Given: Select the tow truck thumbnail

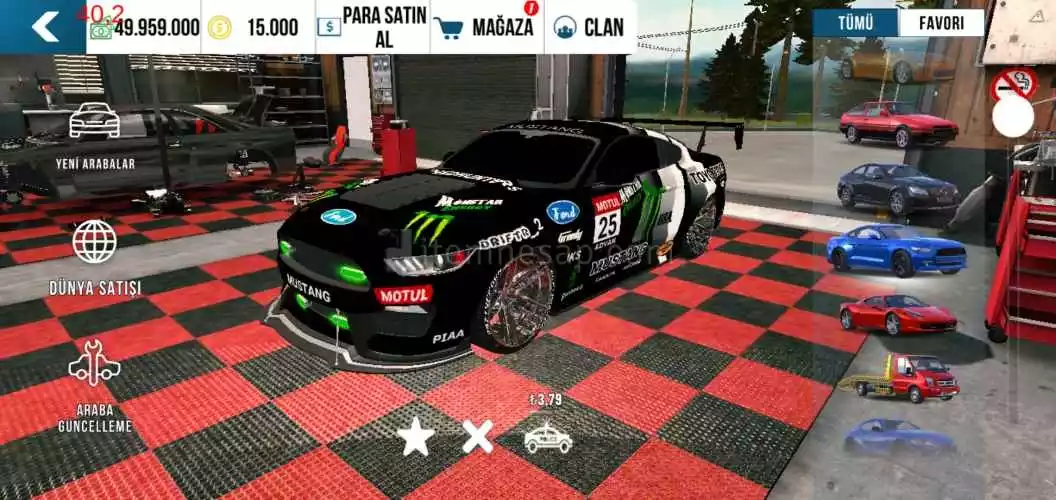Looking at the screenshot, I should 900,377.
